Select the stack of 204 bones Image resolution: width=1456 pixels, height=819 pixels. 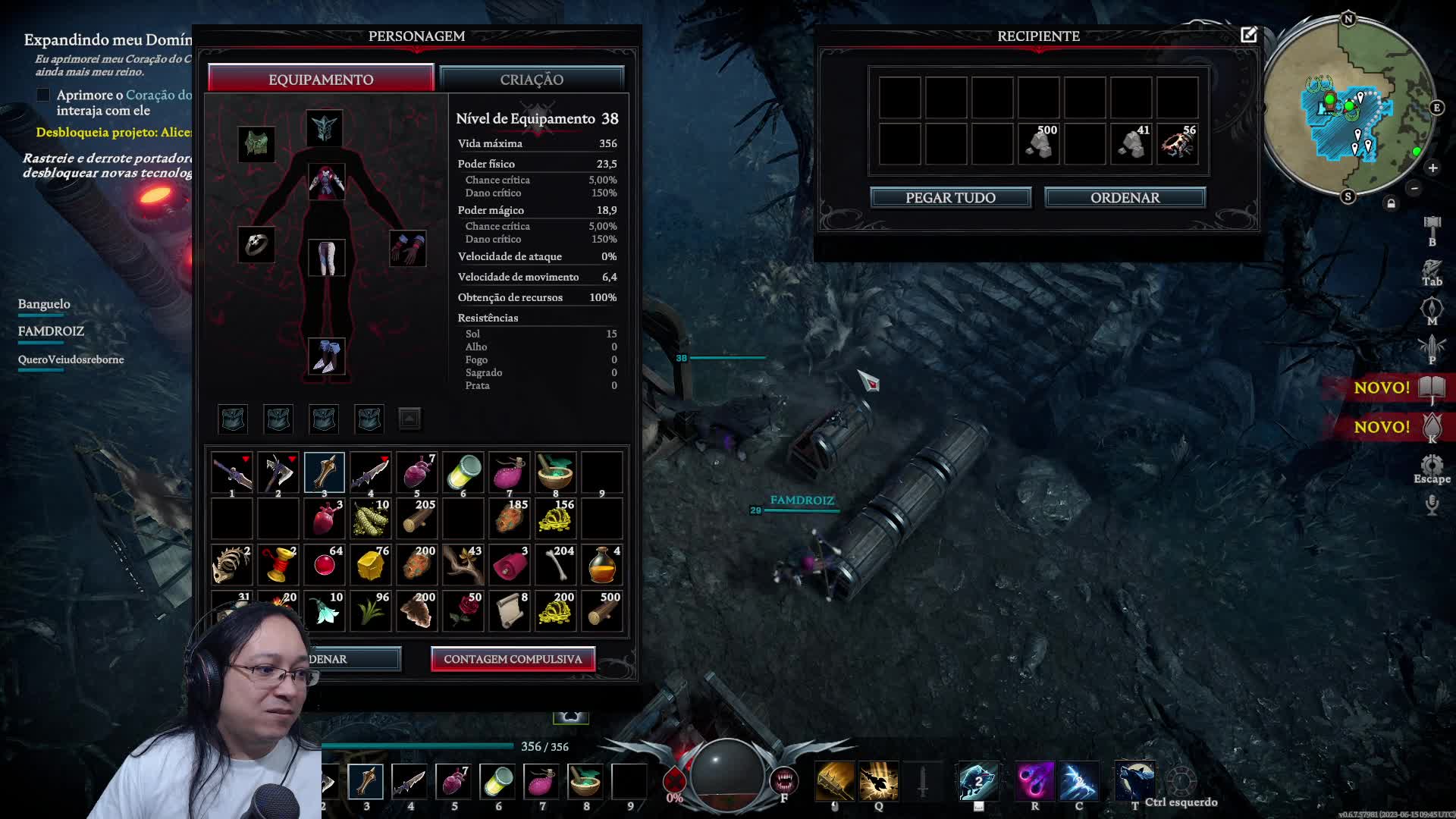[x=557, y=565]
